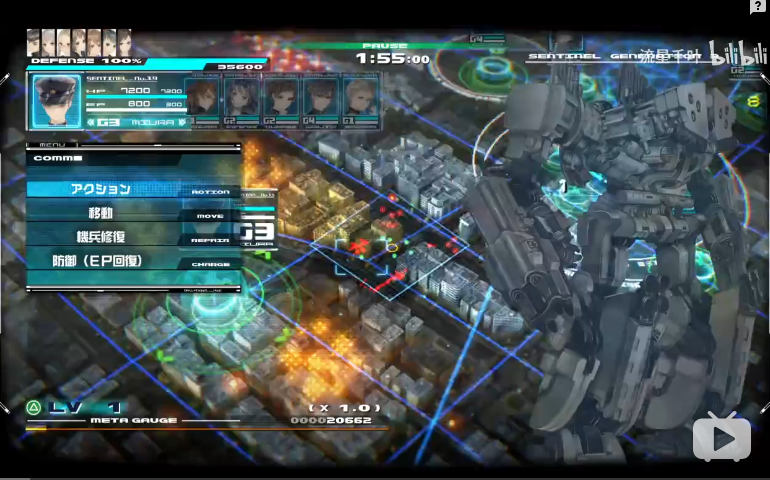Viewport: 770px width, 480px height.
Task: Click the selected pilot's large capped portrait
Action: pos(56,101)
